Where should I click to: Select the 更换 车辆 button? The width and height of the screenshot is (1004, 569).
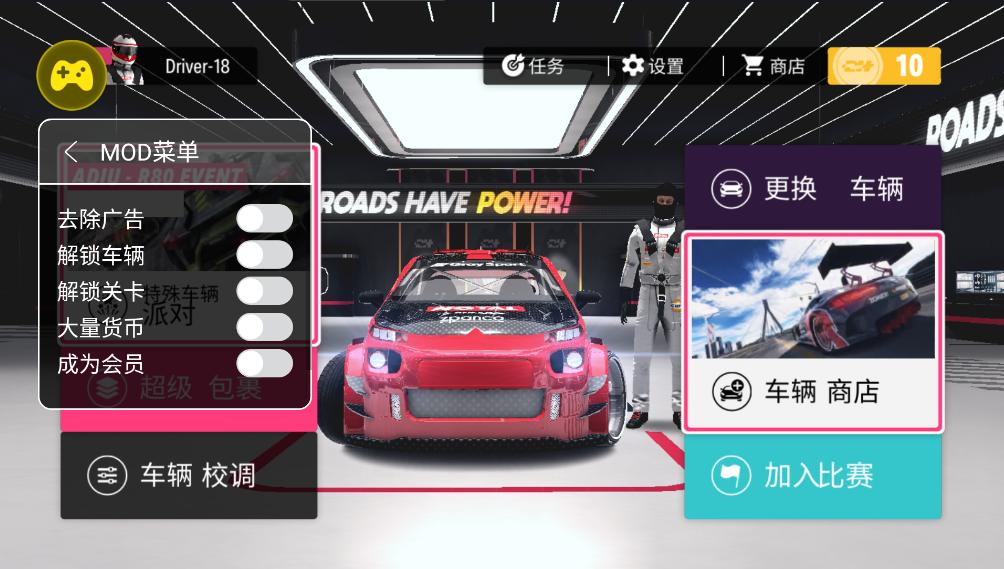812,188
